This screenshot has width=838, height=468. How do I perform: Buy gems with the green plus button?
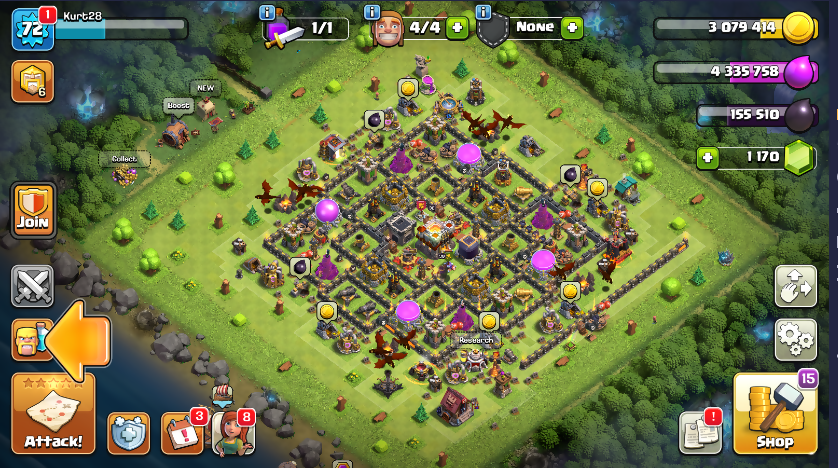709,157
